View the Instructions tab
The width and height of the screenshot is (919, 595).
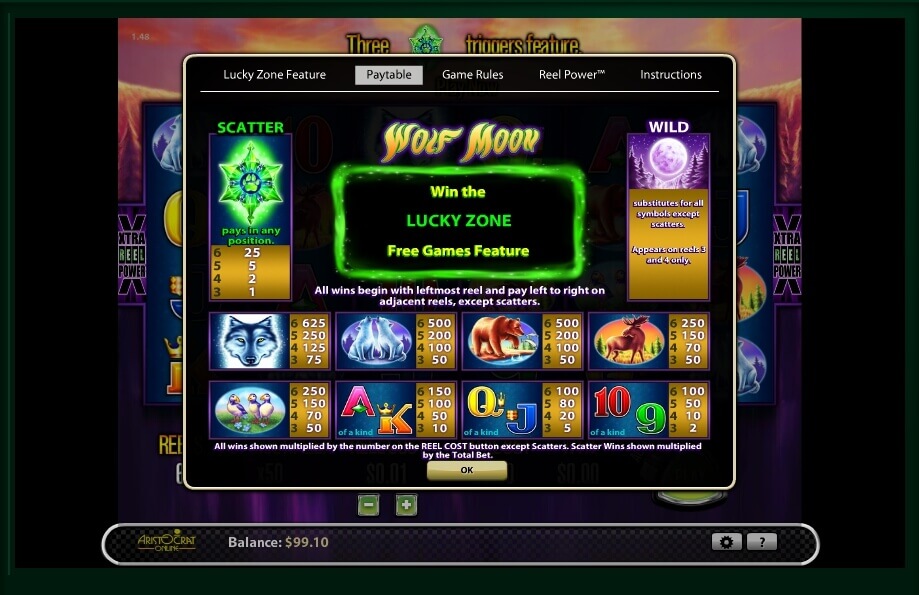click(x=670, y=75)
